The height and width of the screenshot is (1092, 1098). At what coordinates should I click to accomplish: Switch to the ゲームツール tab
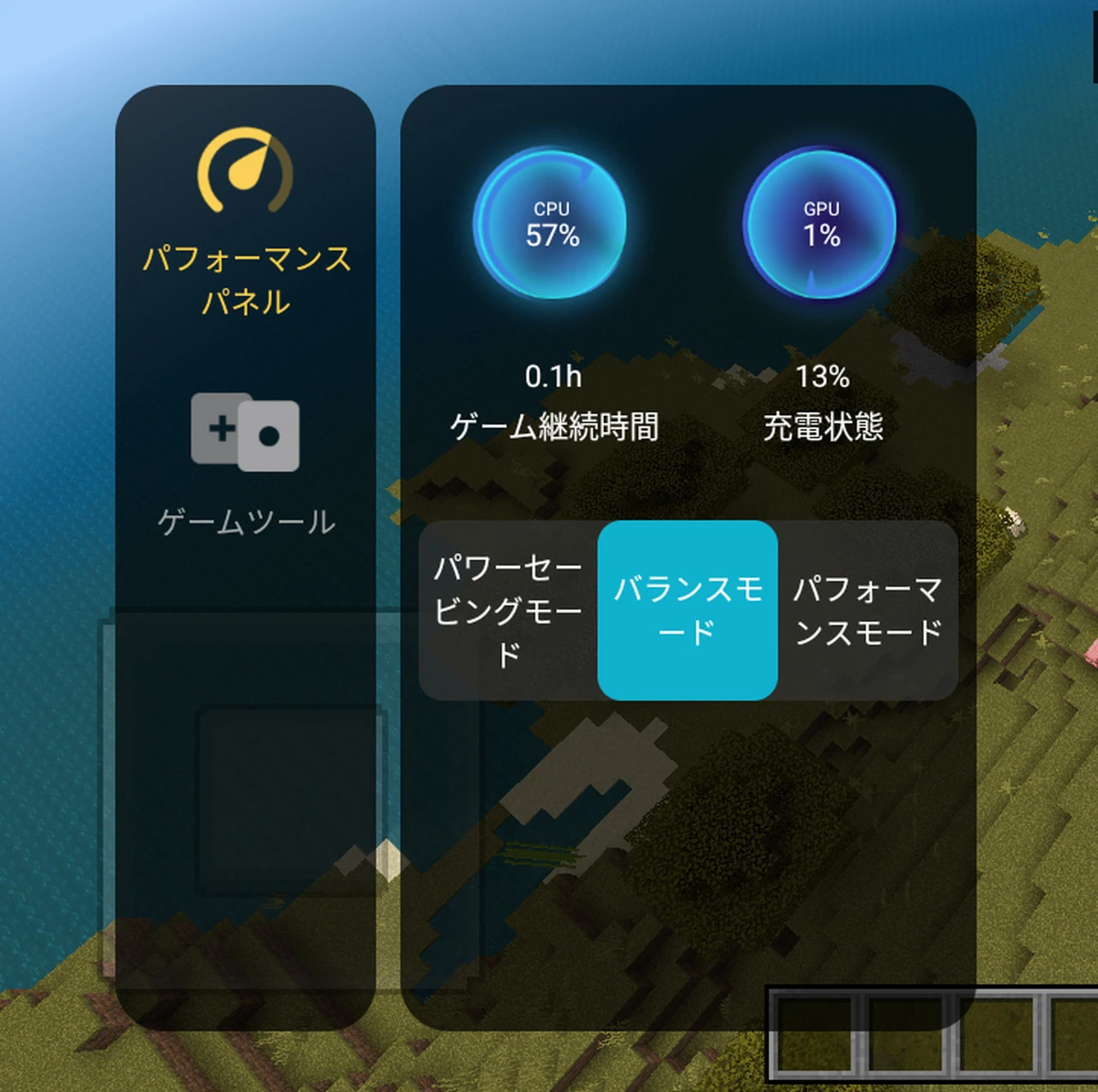point(245,464)
